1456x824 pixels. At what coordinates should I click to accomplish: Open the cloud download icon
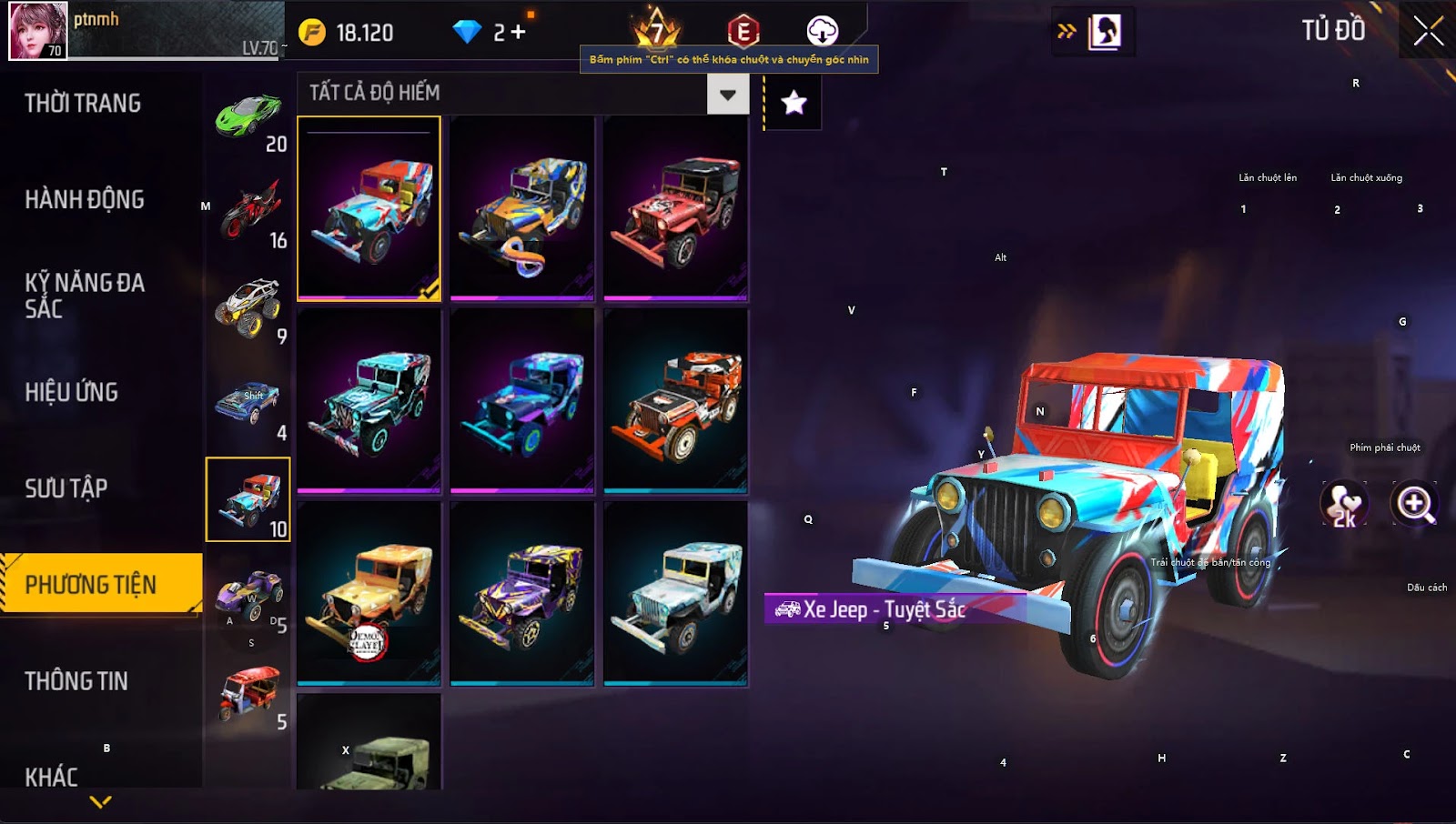[x=822, y=31]
